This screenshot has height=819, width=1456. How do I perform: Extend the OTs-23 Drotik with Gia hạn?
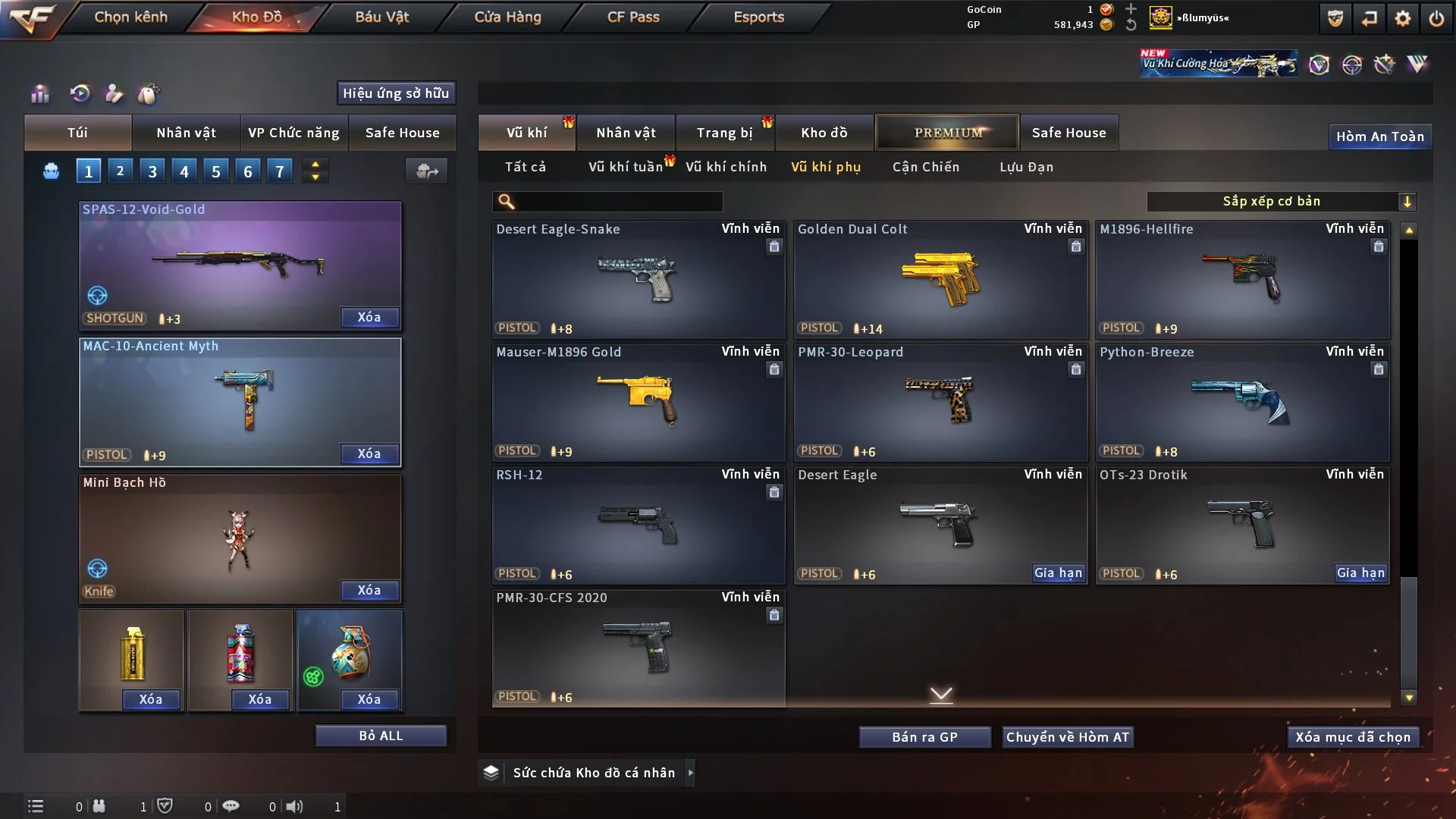tap(1360, 573)
